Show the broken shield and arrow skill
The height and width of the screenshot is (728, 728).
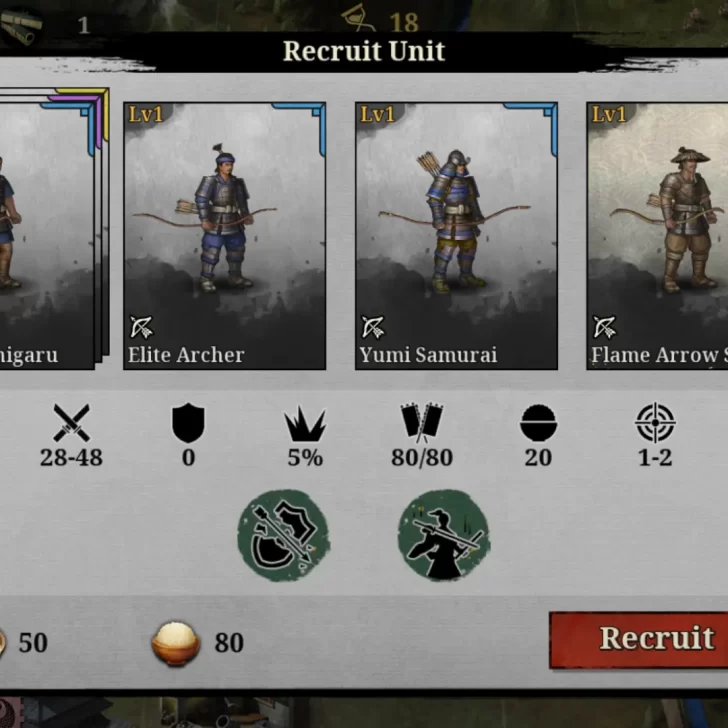point(283,535)
